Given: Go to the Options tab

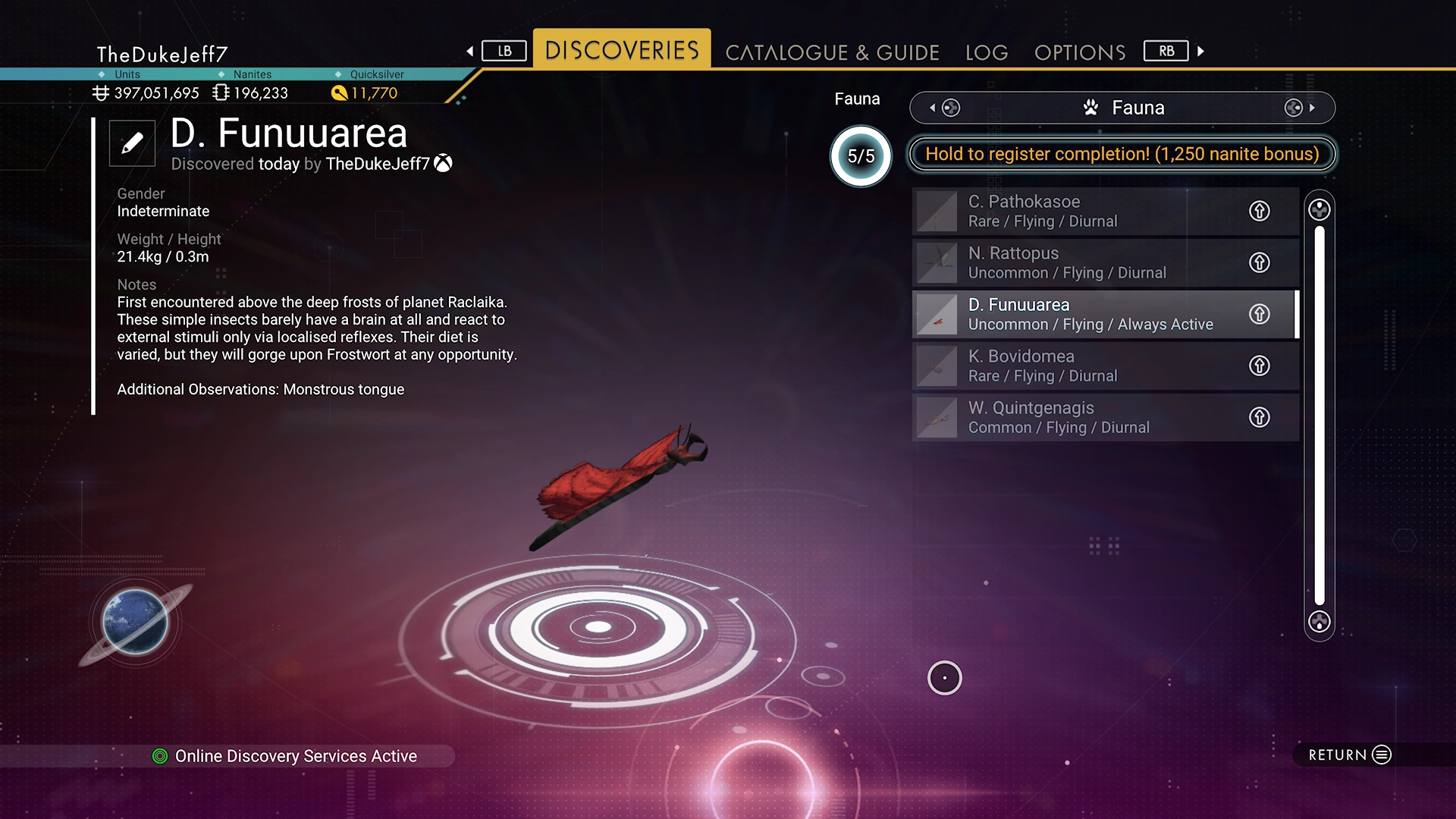Looking at the screenshot, I should [x=1080, y=52].
